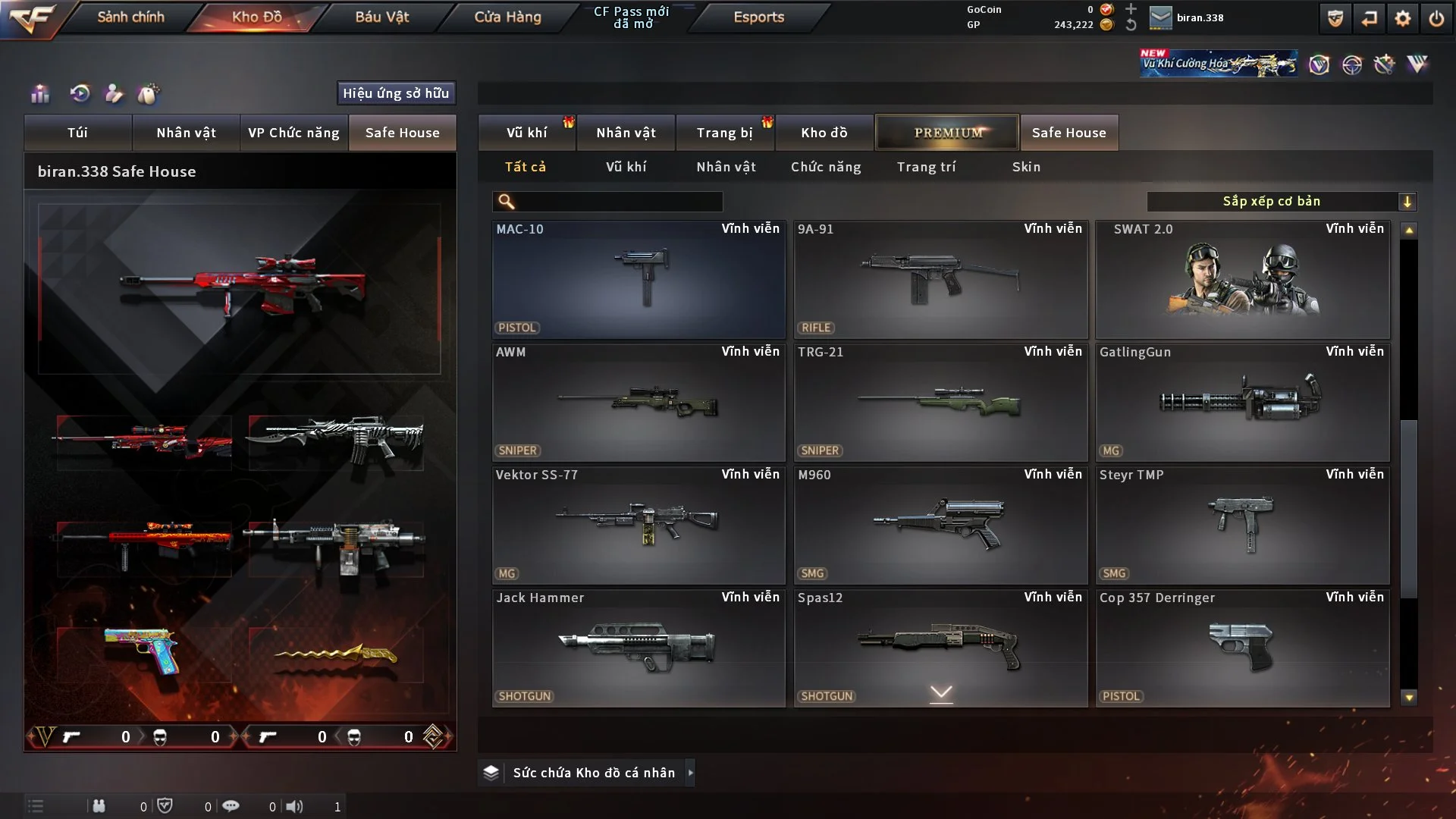This screenshot has height=819, width=1456.
Task: Go to the Cửa Hàng shop
Action: (x=507, y=17)
